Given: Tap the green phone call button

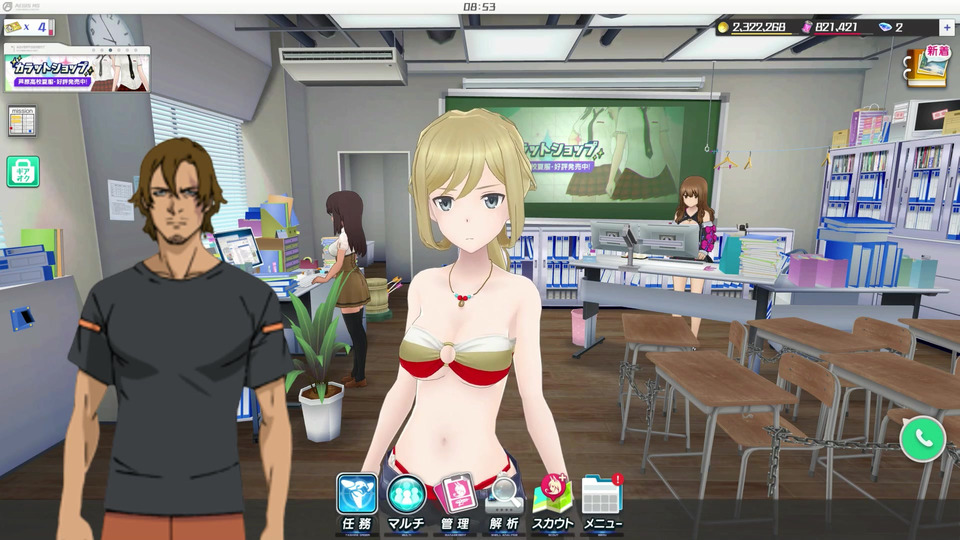Looking at the screenshot, I should (x=922, y=438).
